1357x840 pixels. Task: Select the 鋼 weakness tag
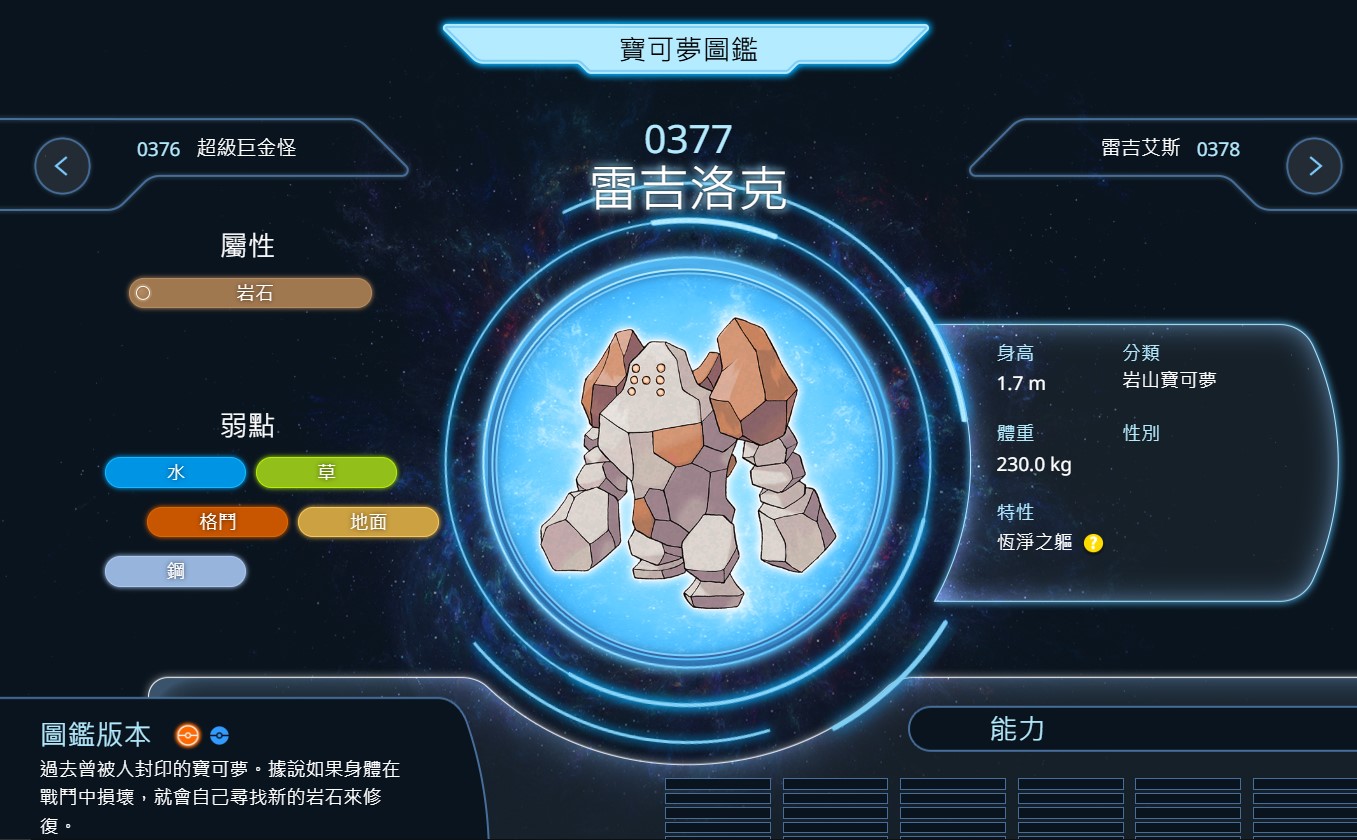point(175,571)
